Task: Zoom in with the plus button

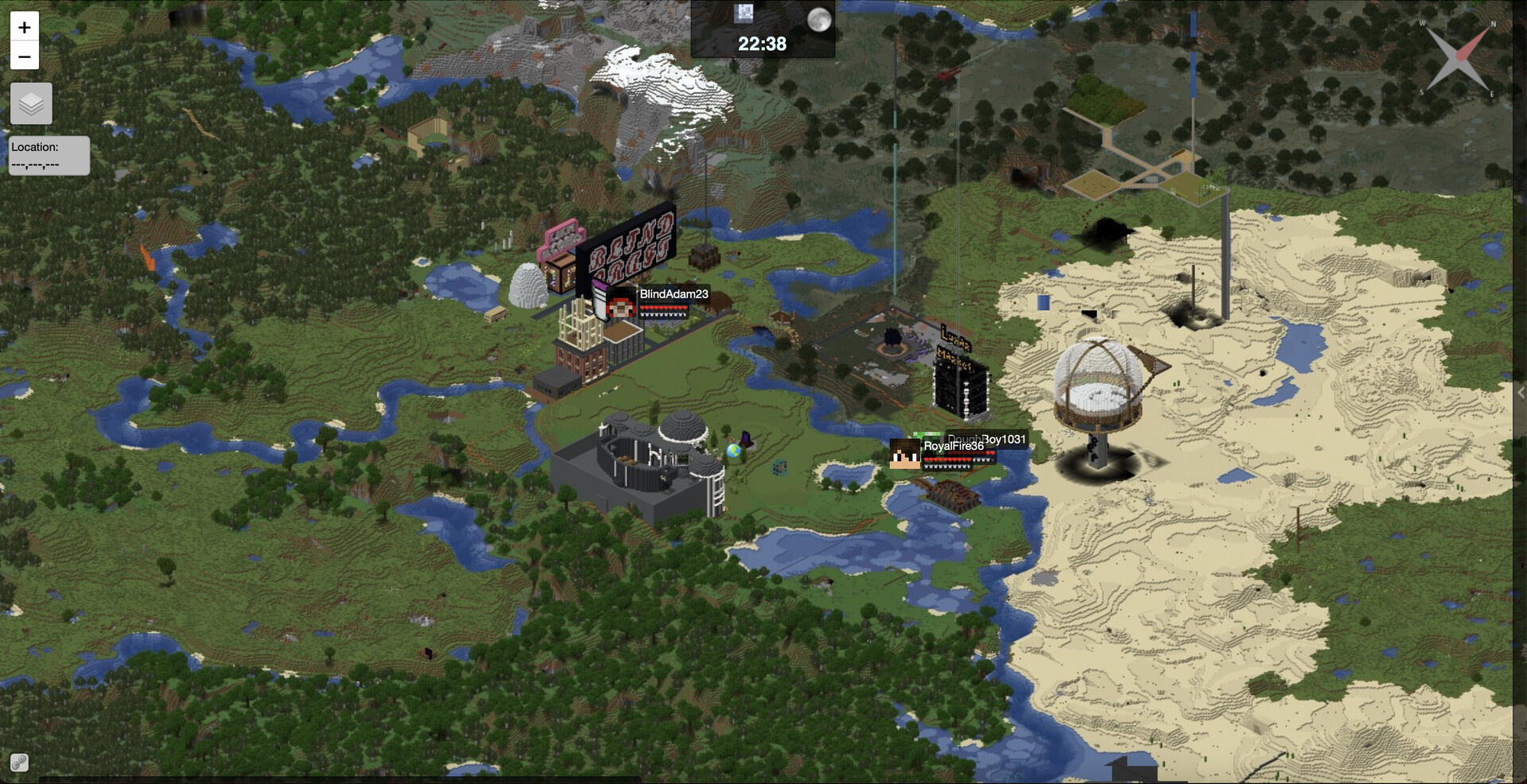Action: [x=25, y=28]
